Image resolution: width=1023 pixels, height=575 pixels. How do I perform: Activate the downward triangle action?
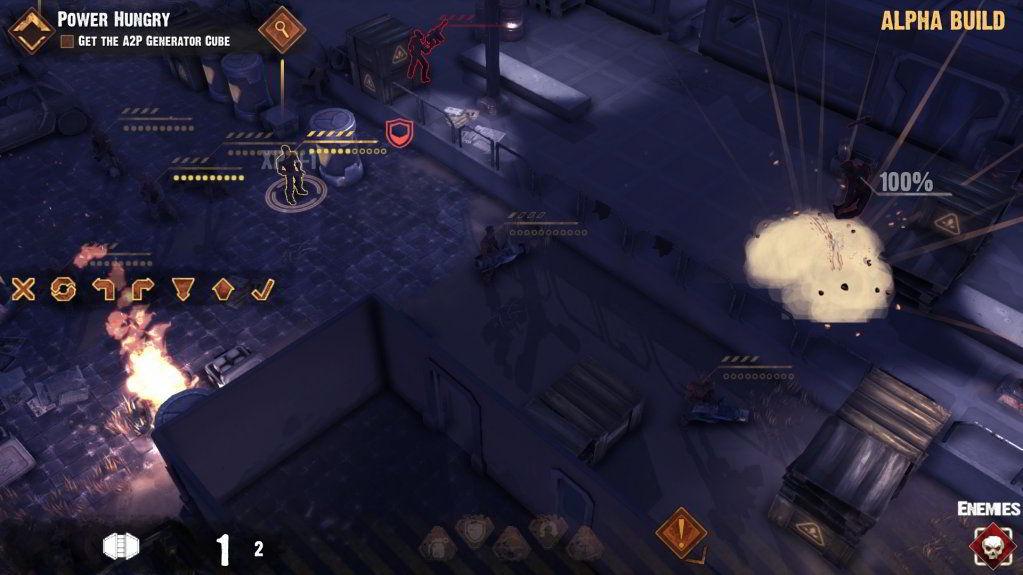pyautogui.click(x=181, y=290)
